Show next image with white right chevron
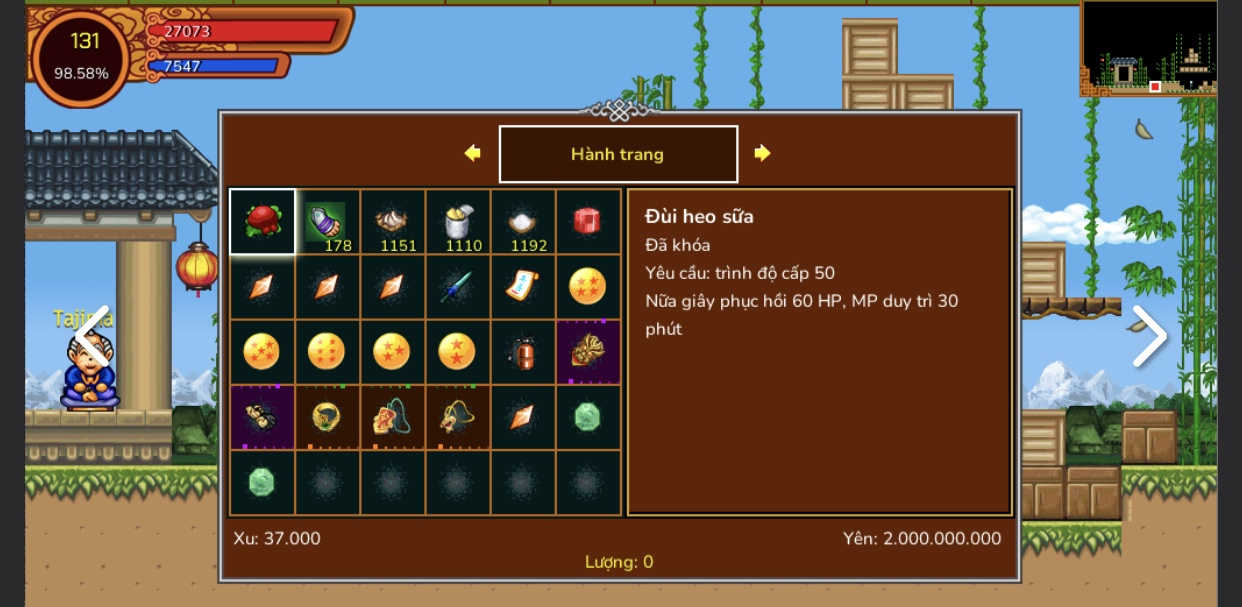 [x=1149, y=337]
